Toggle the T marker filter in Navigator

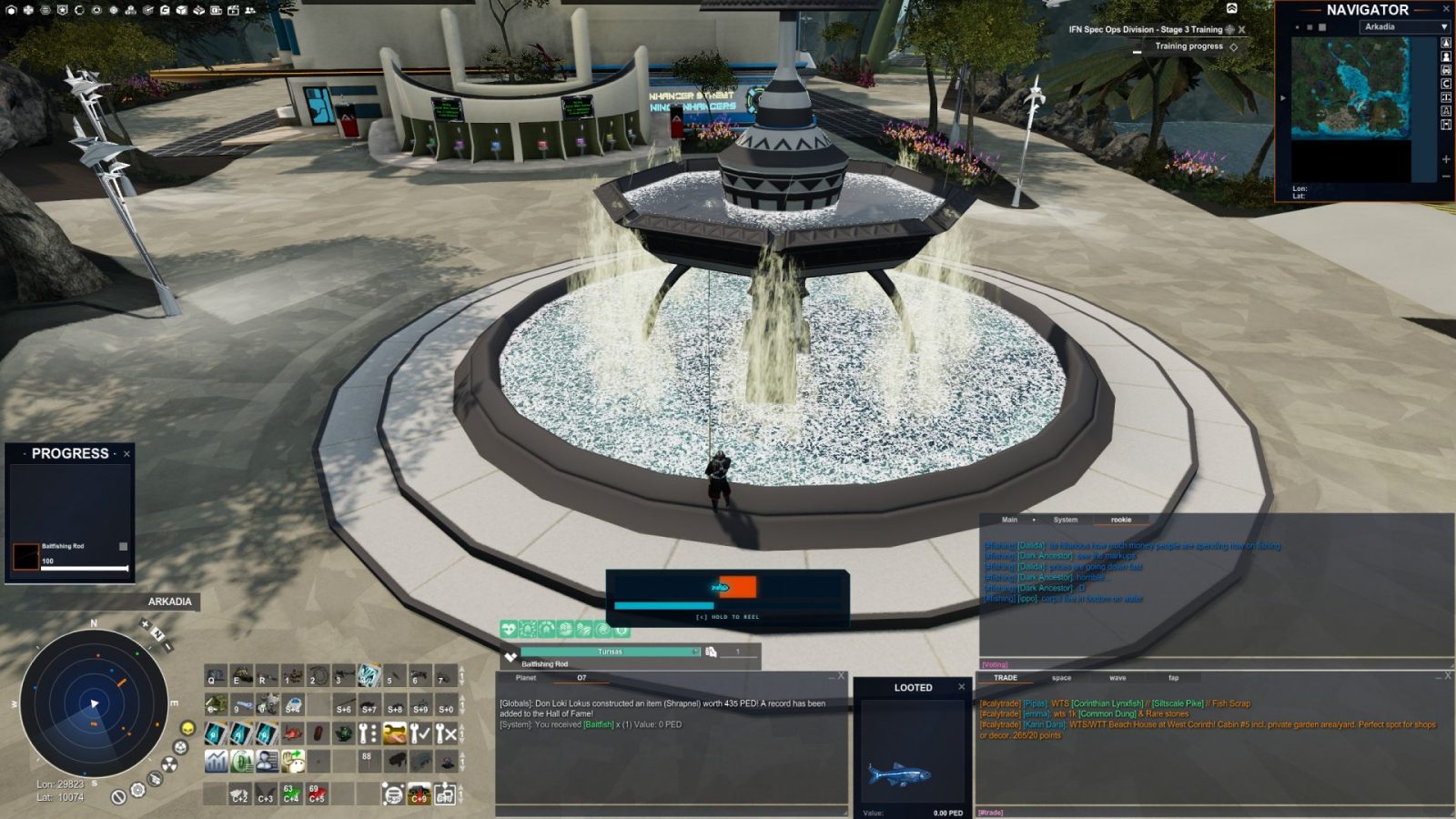pos(1446,96)
